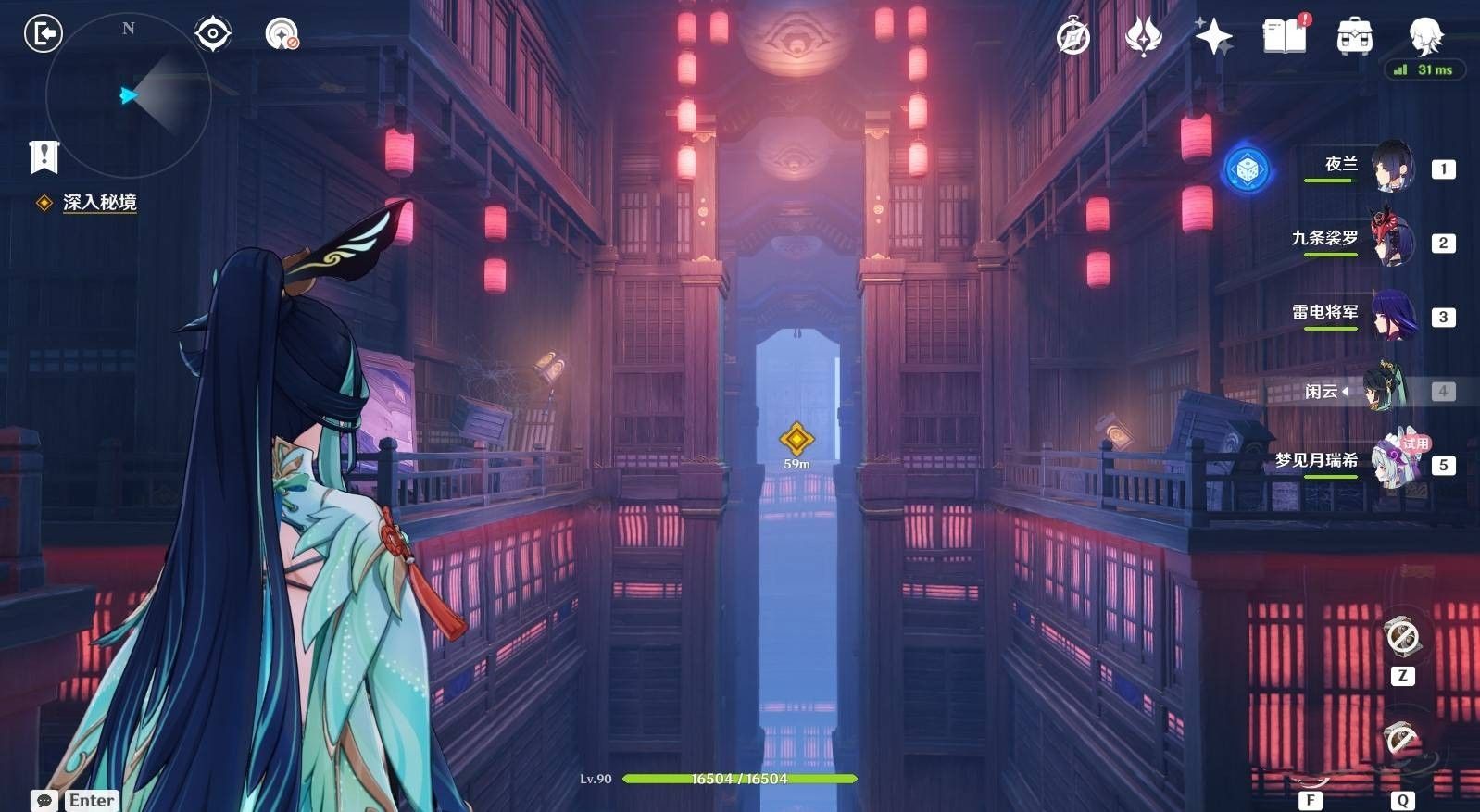Open the eye-shaped view settings icon
Screen dimensions: 1480x812
pyautogui.click(x=213, y=34)
